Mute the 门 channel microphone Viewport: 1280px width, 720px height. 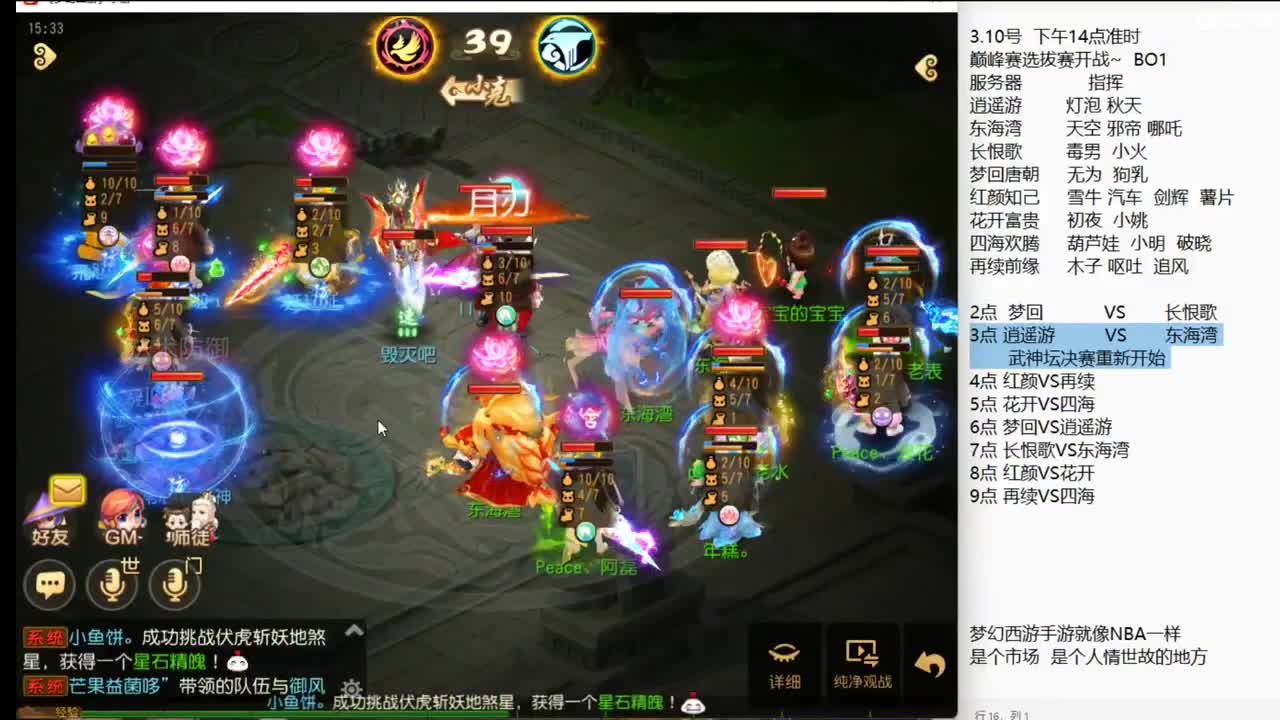pos(175,582)
